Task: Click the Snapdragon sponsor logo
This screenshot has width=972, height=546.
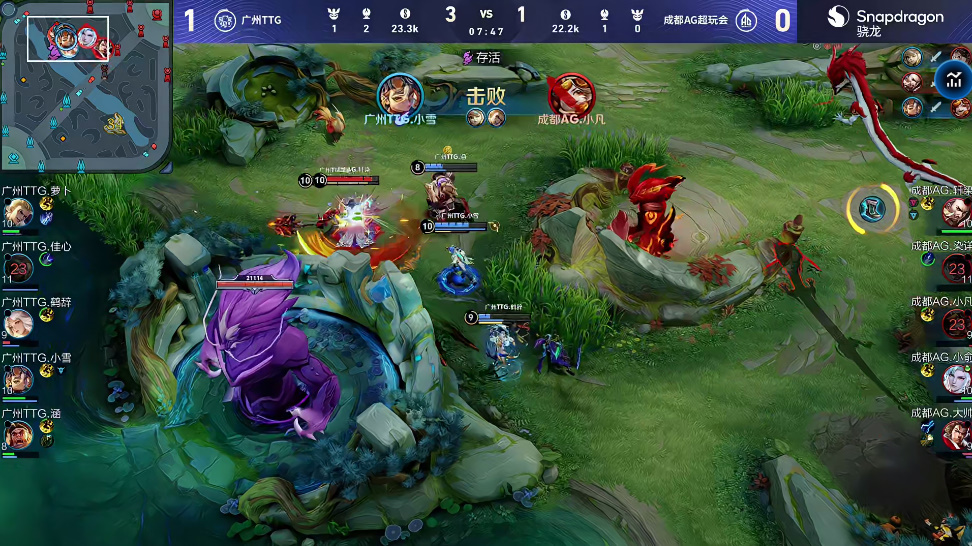Action: tap(885, 20)
